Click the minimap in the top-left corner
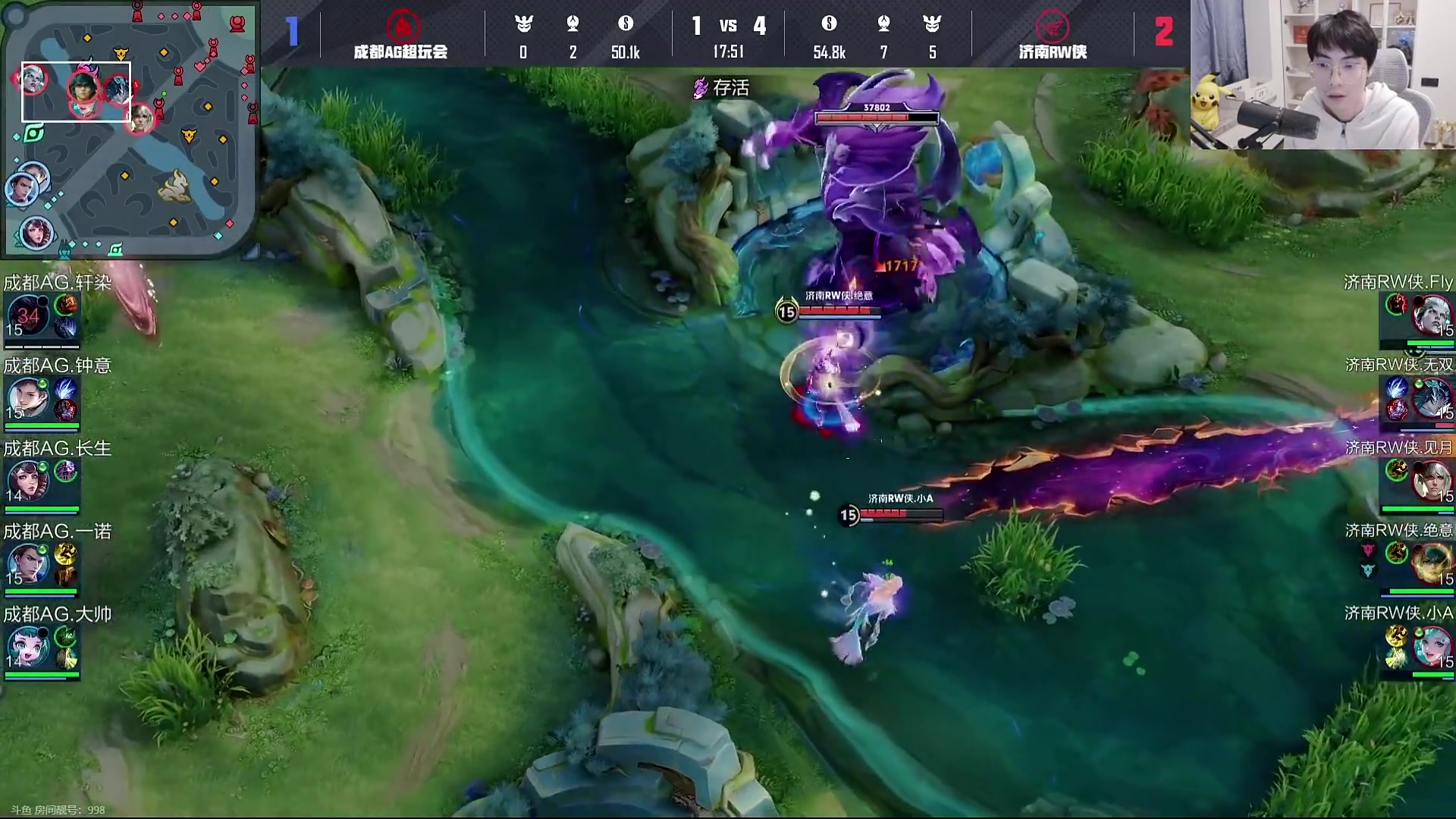The width and height of the screenshot is (1456, 819). point(130,129)
